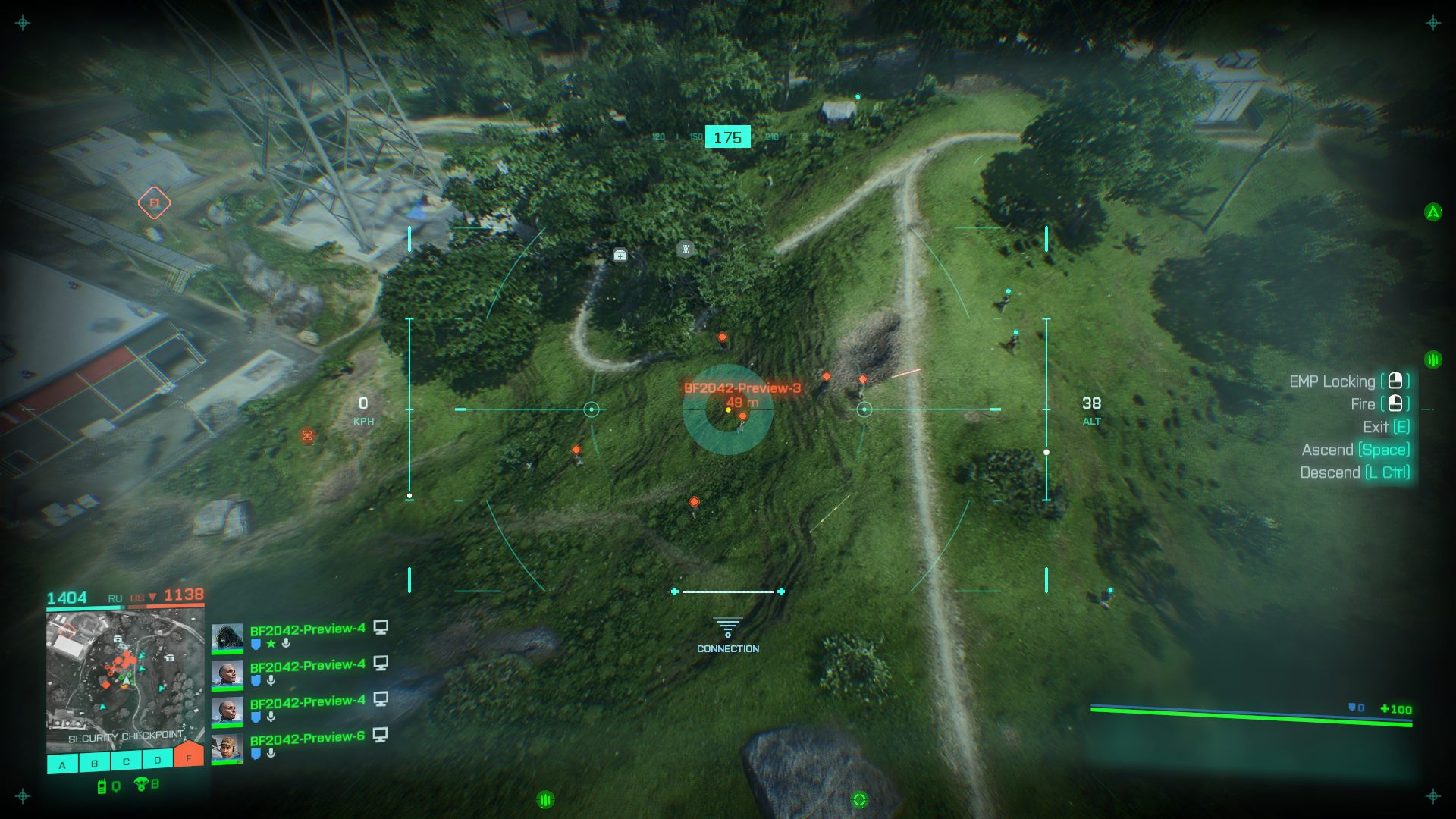
Task: Click the medical crate marker icon
Action: tap(620, 256)
